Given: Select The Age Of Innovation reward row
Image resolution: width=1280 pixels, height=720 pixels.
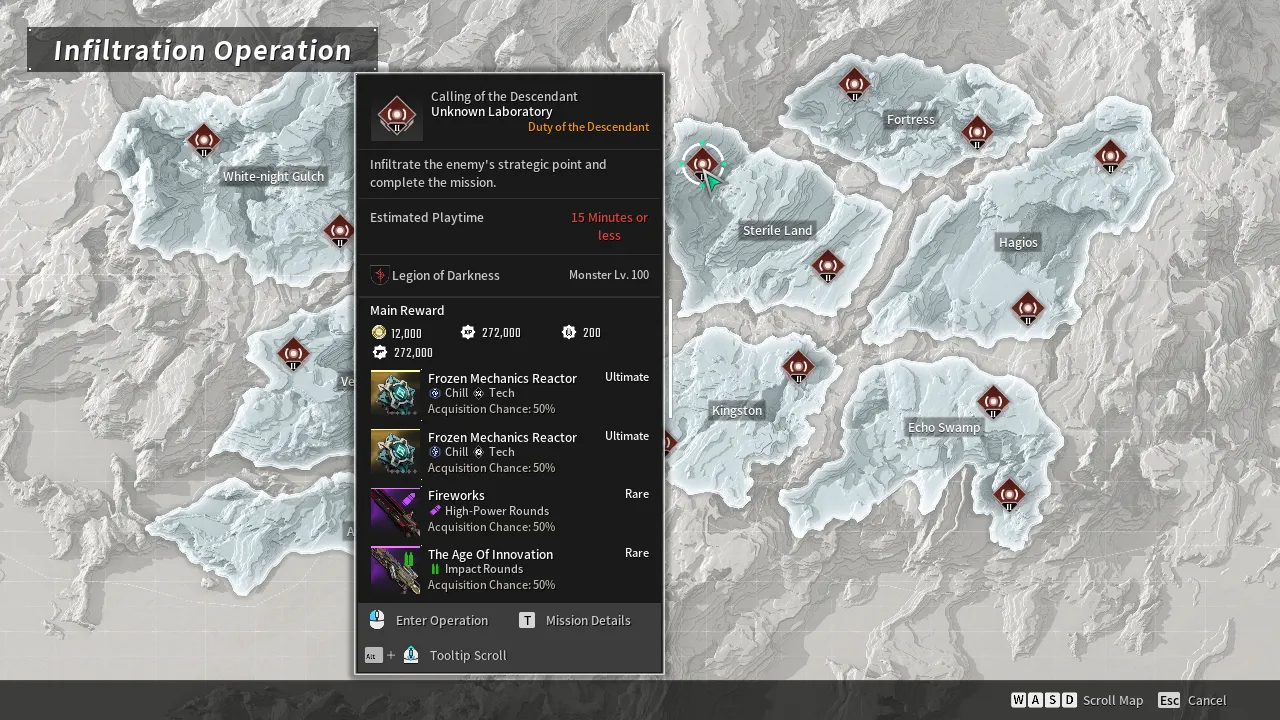Looking at the screenshot, I should point(509,569).
